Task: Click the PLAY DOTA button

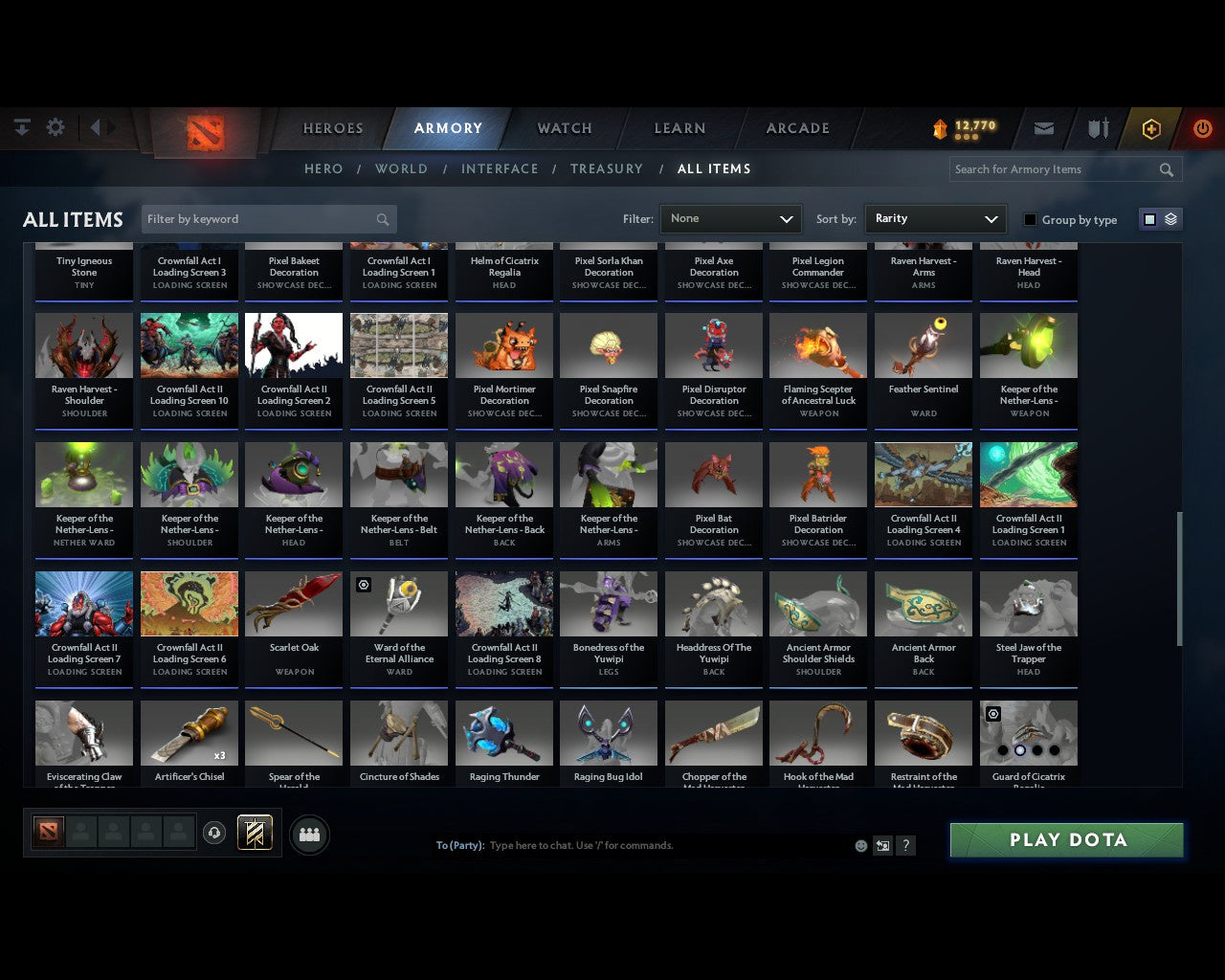Action: [x=1066, y=839]
